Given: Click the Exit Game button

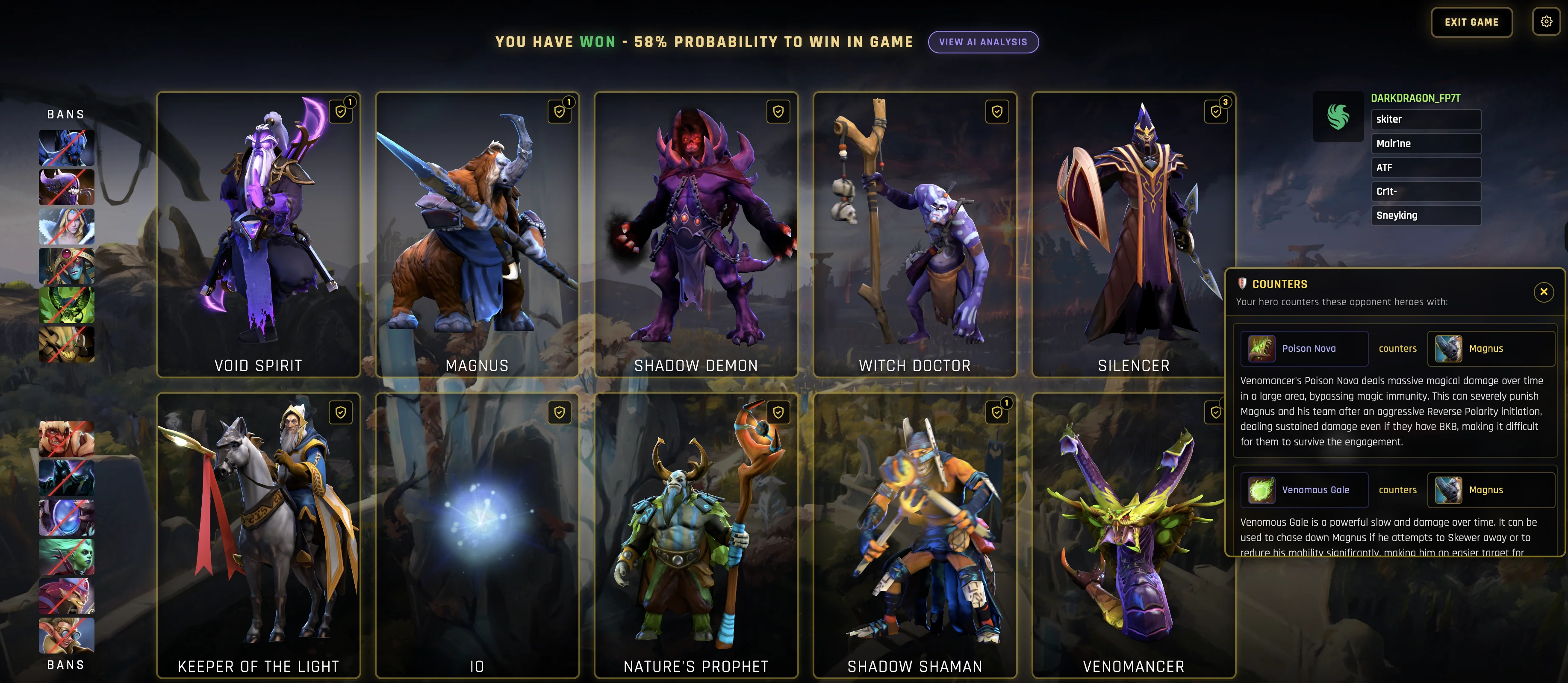Looking at the screenshot, I should click(x=1471, y=23).
